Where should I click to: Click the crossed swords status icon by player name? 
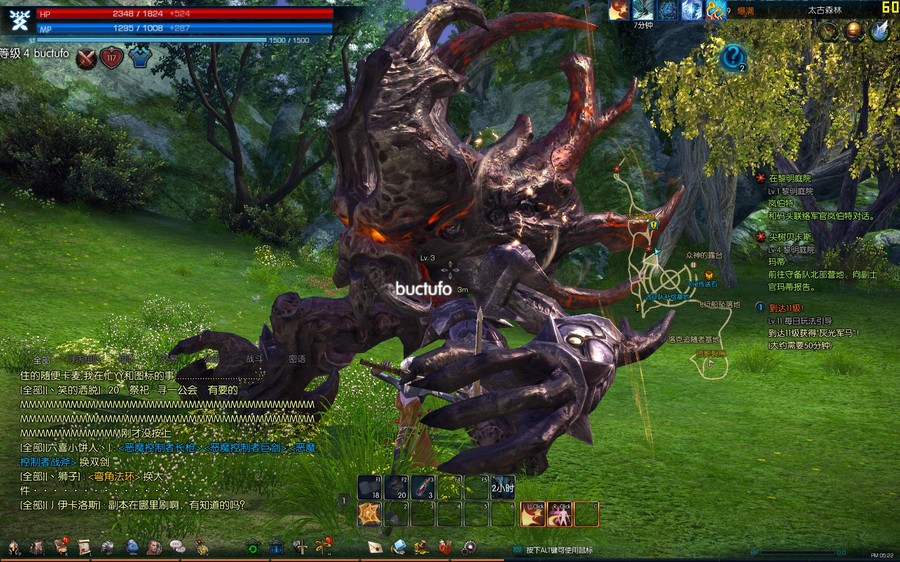[86, 59]
